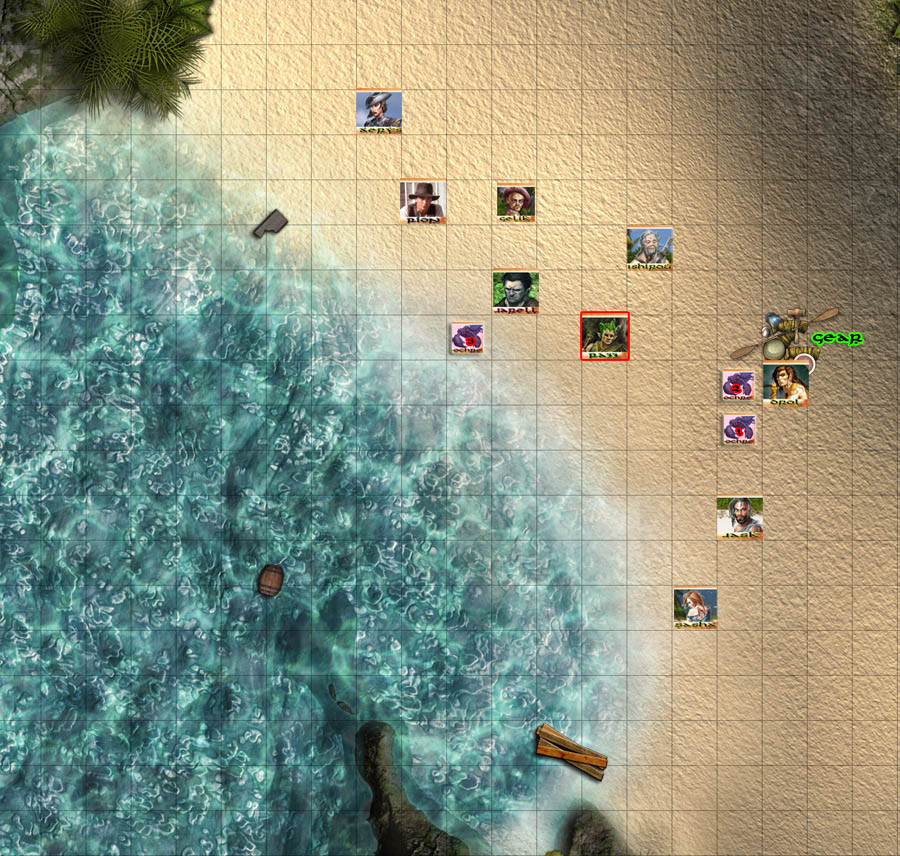Select the crab token numbered 2

[x=738, y=385]
